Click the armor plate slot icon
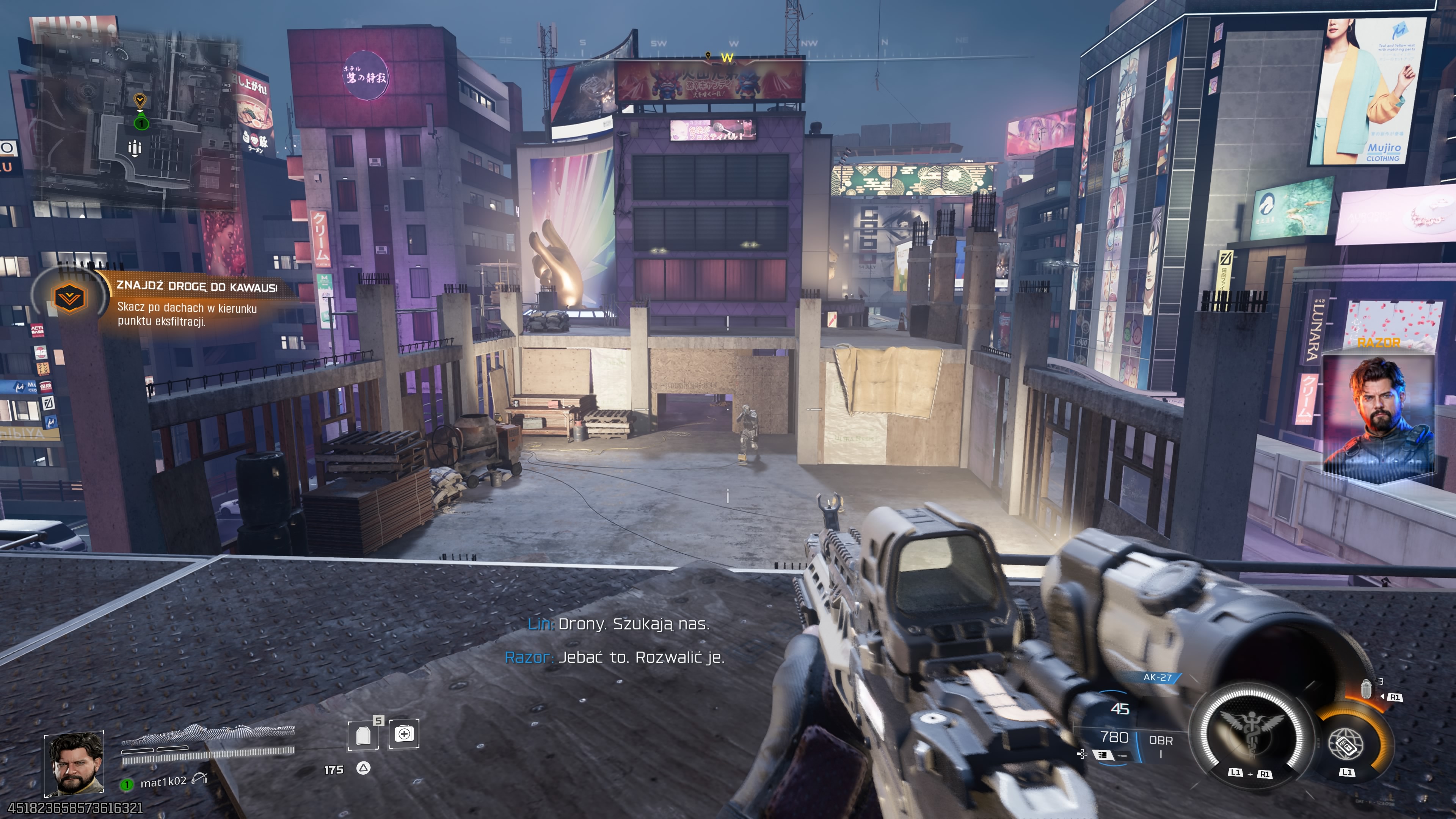The height and width of the screenshot is (819, 1456). [x=364, y=735]
